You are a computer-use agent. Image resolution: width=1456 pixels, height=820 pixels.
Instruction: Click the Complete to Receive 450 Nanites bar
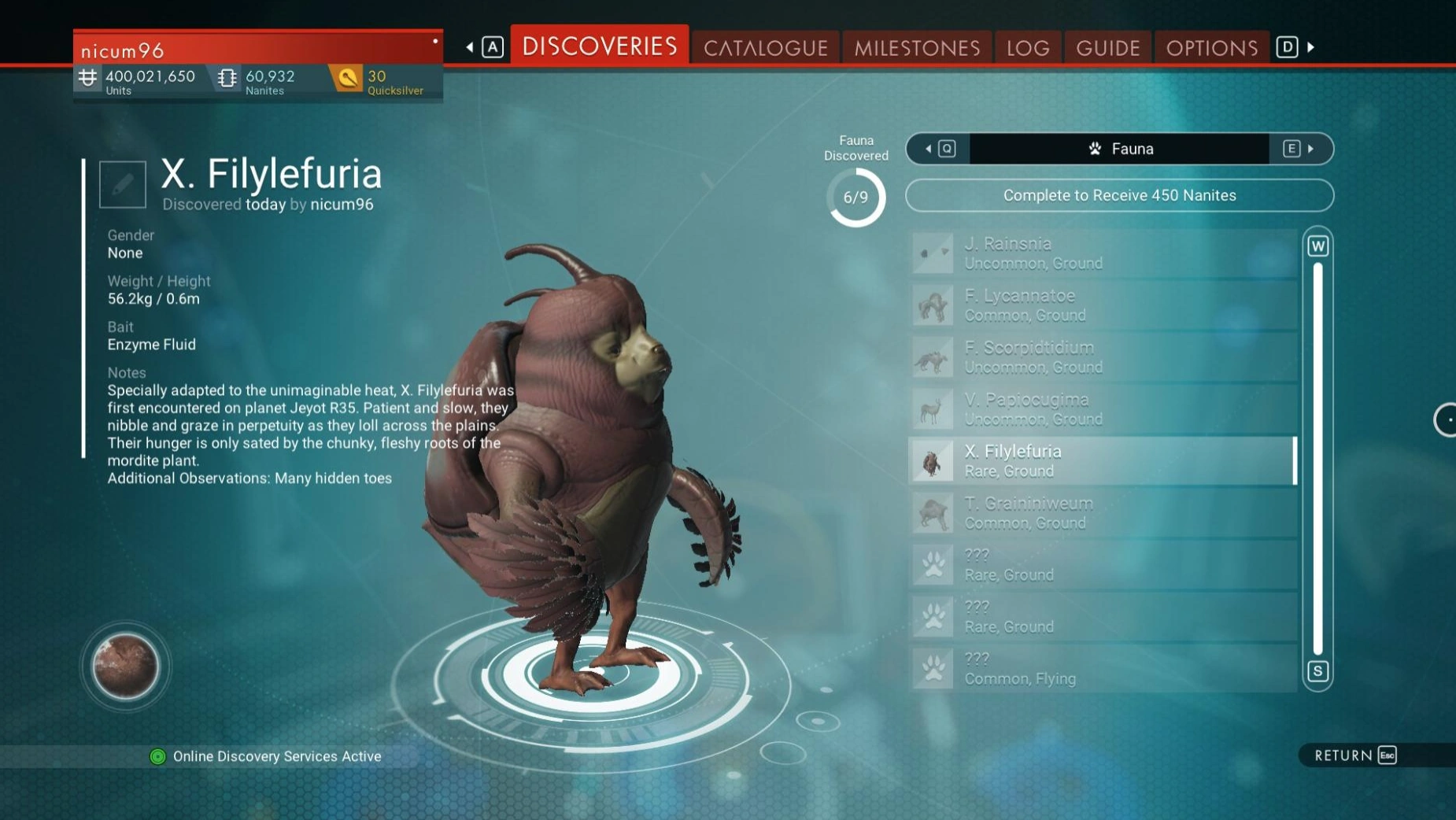click(x=1119, y=195)
